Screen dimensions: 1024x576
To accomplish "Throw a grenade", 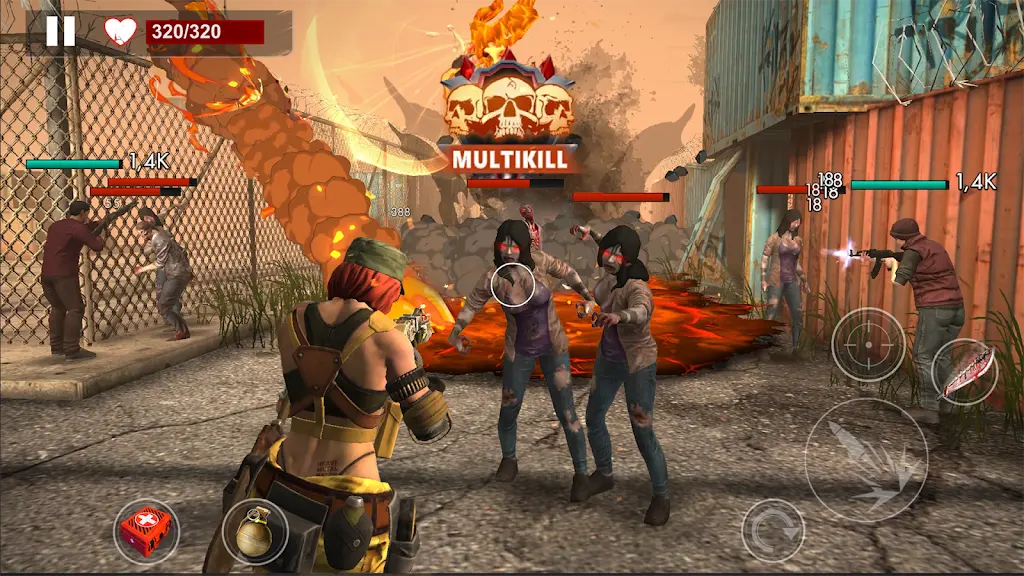I will (x=255, y=531).
